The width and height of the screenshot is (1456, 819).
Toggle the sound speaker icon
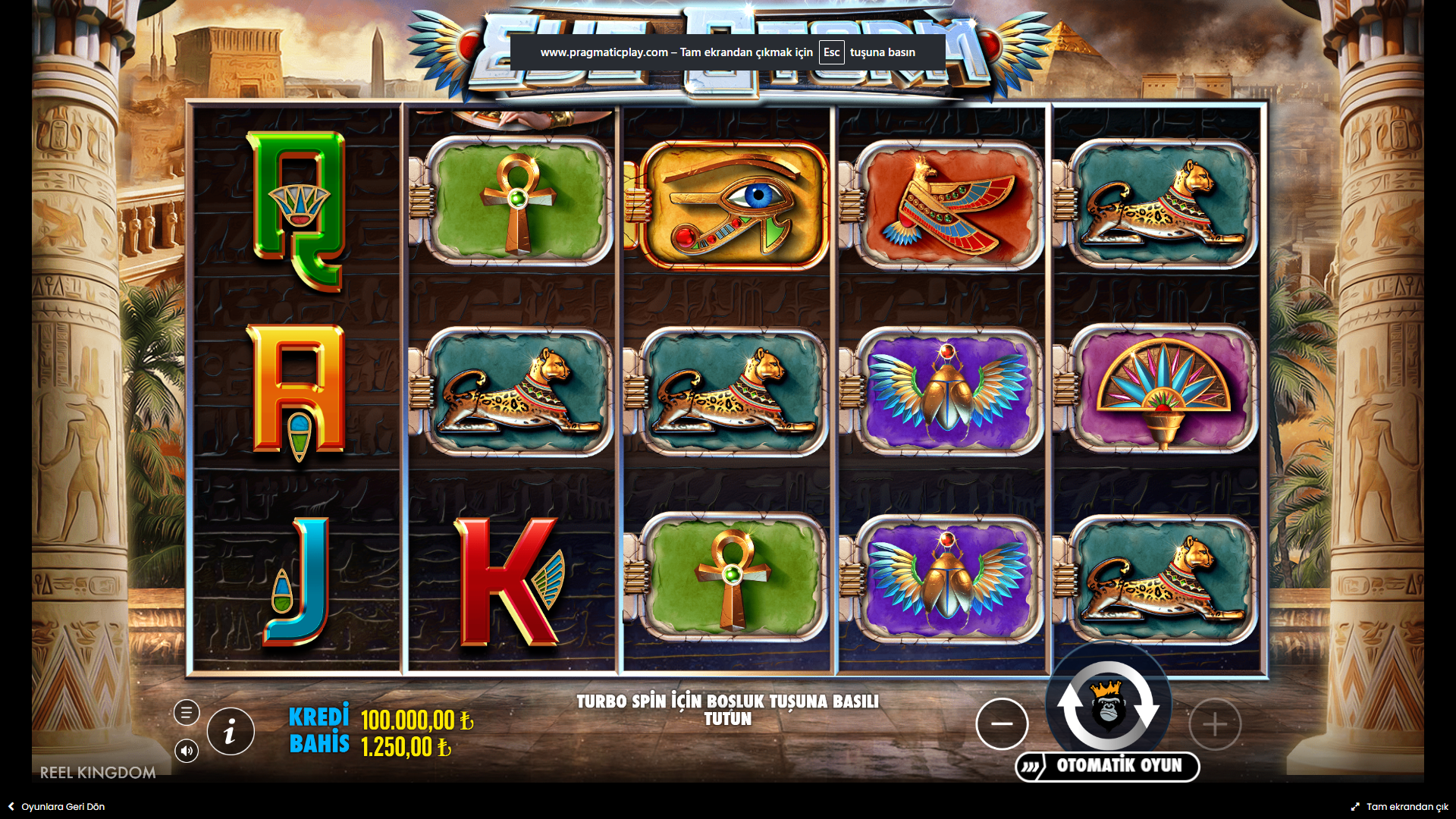tap(187, 751)
